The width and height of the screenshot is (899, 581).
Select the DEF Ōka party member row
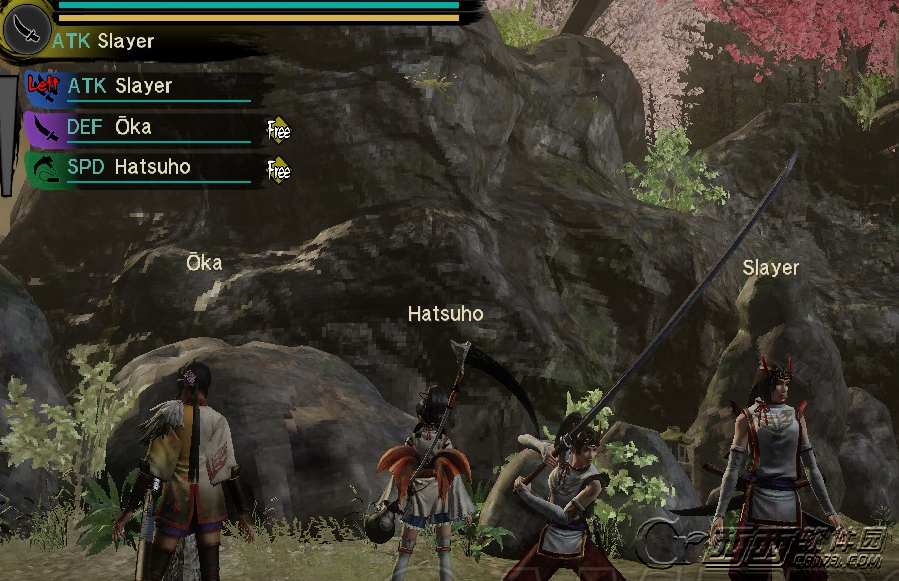pyautogui.click(x=140, y=128)
